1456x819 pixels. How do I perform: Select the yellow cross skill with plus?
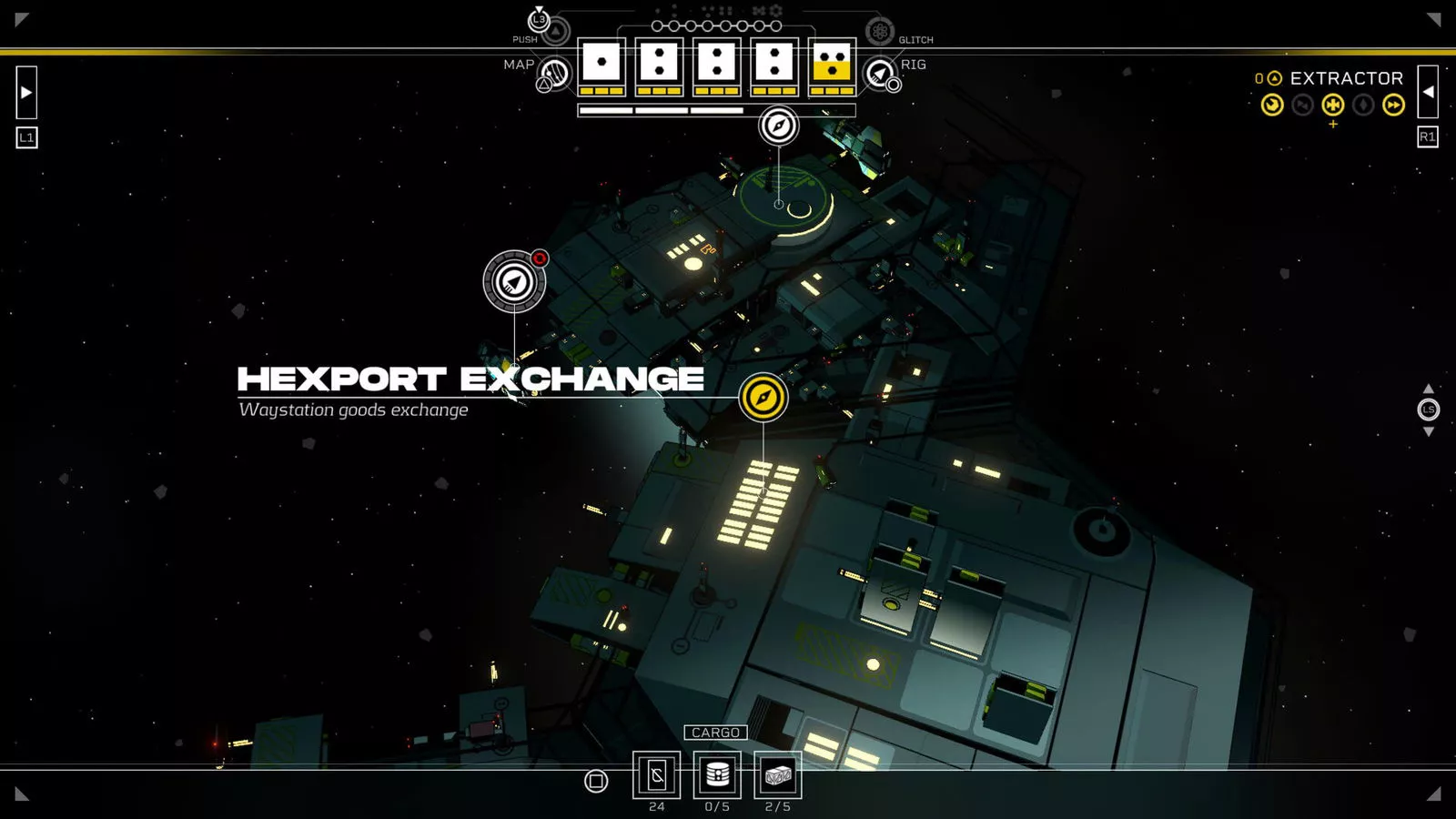click(x=1333, y=106)
